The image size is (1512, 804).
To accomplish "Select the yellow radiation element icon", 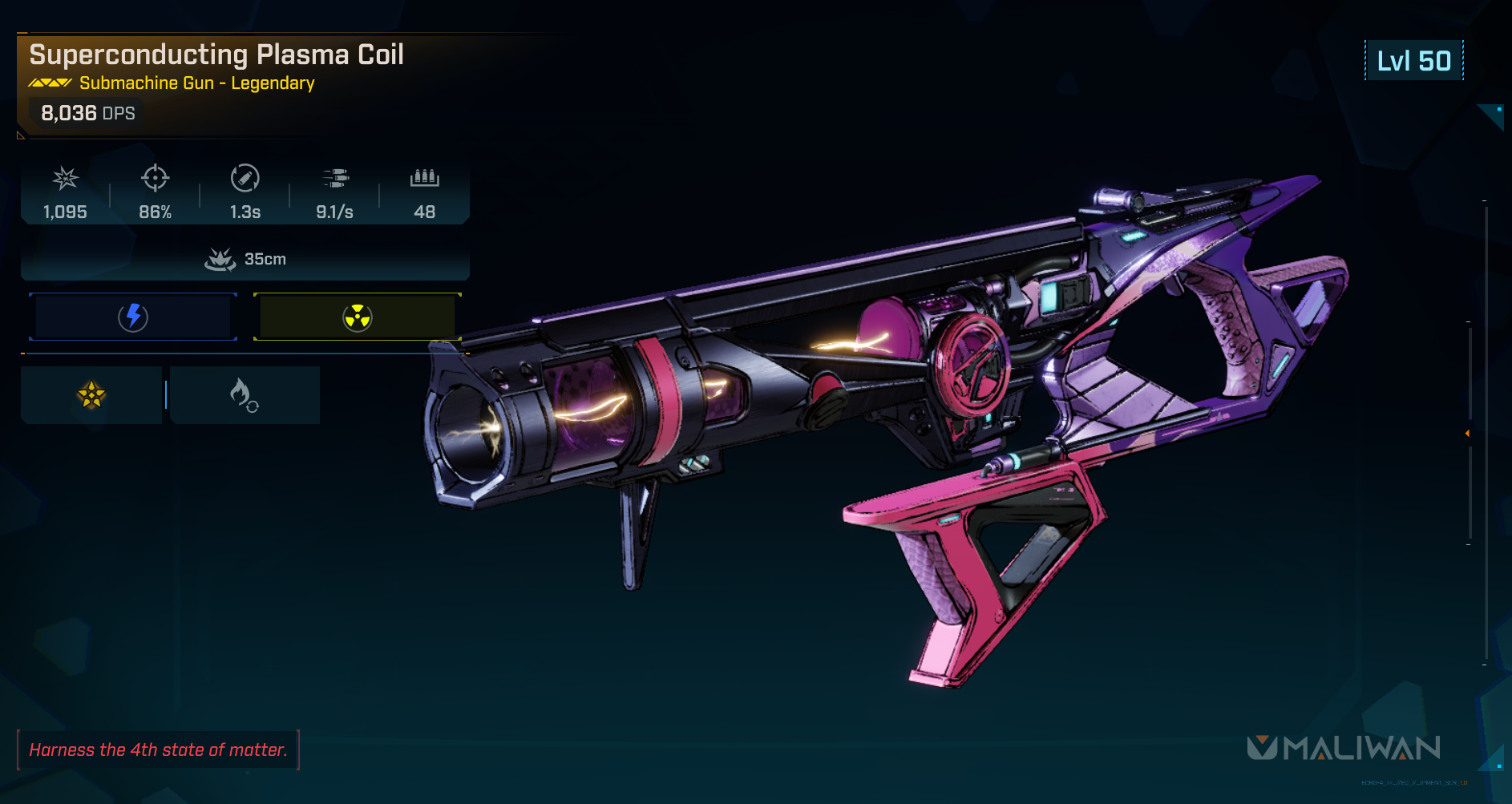I will point(358,317).
